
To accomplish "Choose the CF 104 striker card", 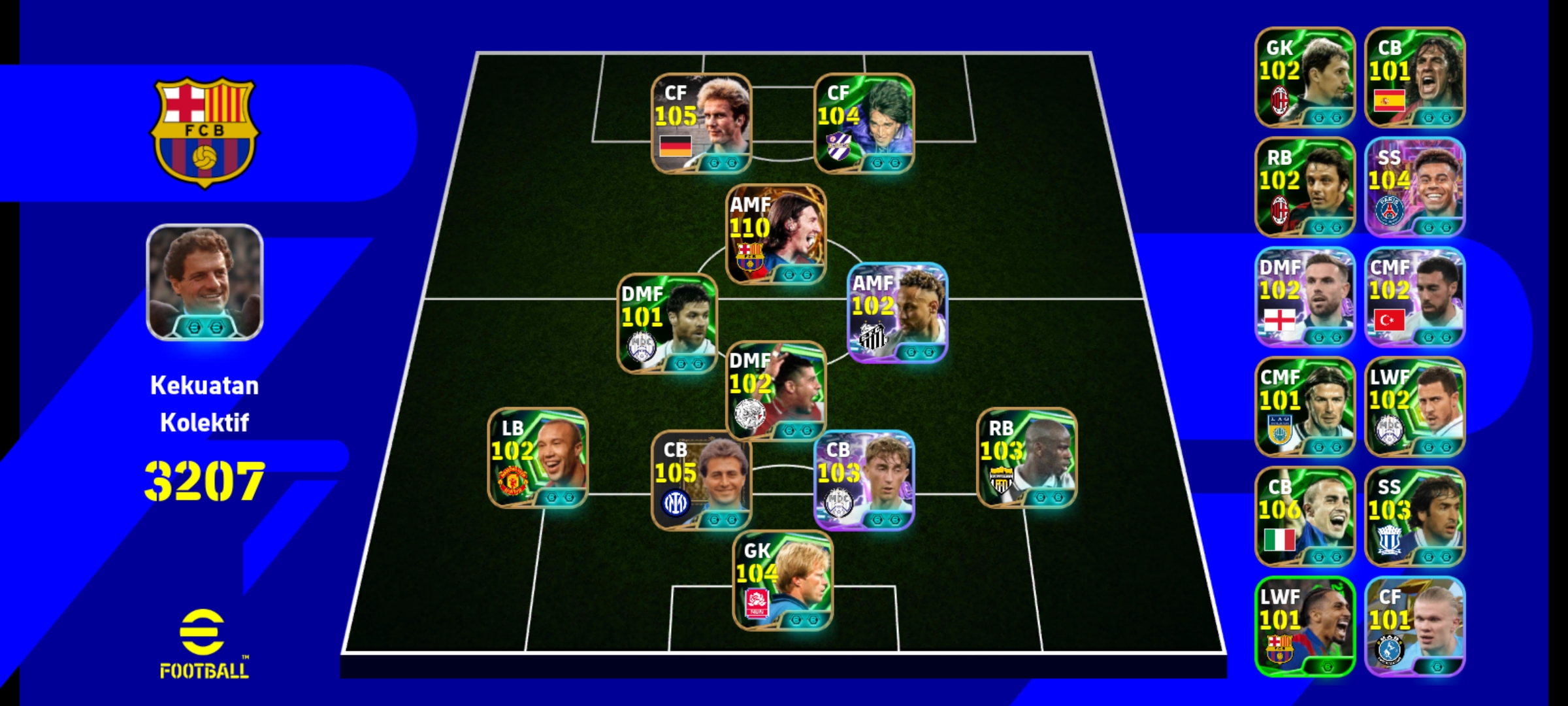I will pos(864,123).
